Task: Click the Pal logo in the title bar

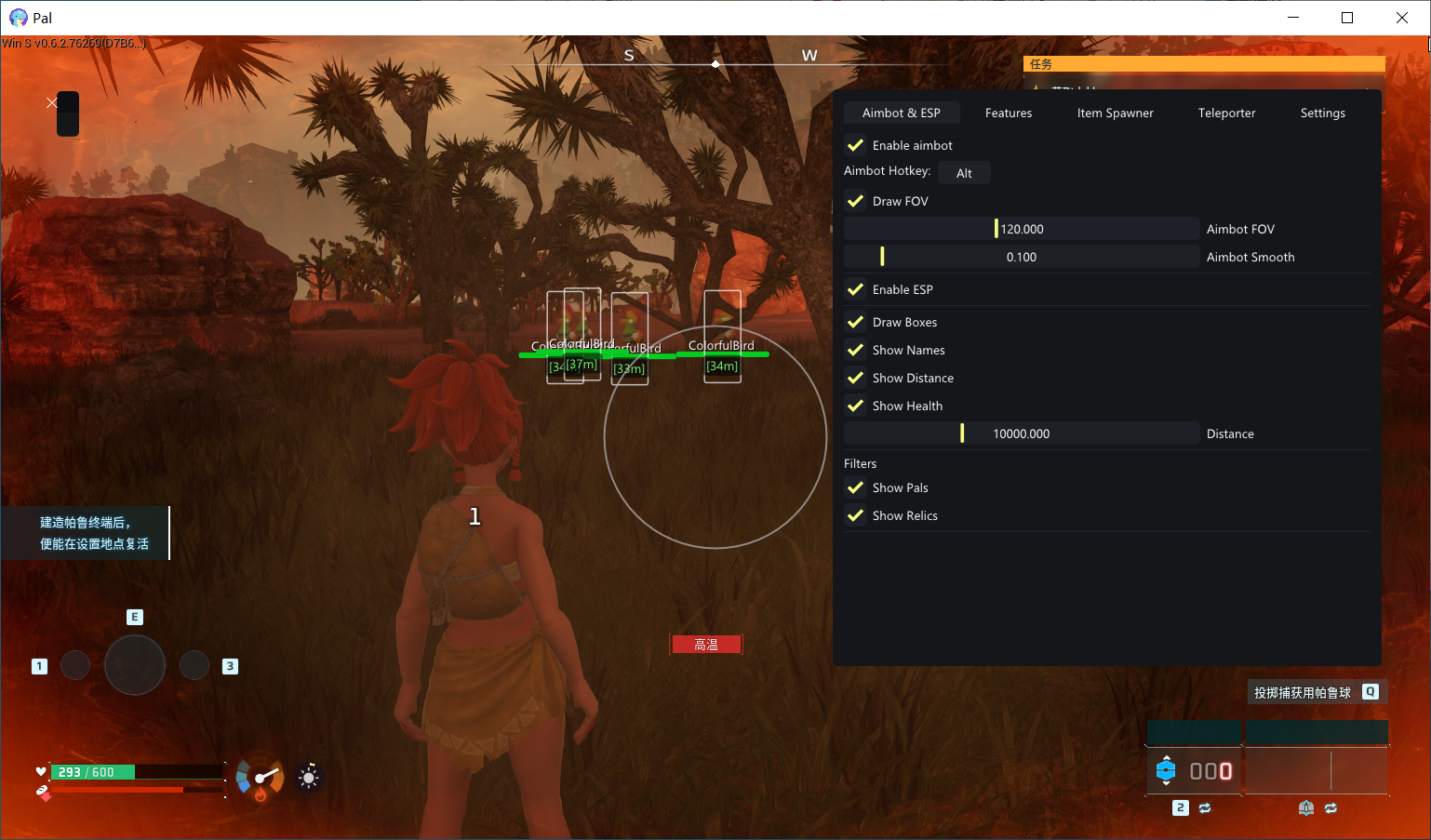Action: click(17, 17)
